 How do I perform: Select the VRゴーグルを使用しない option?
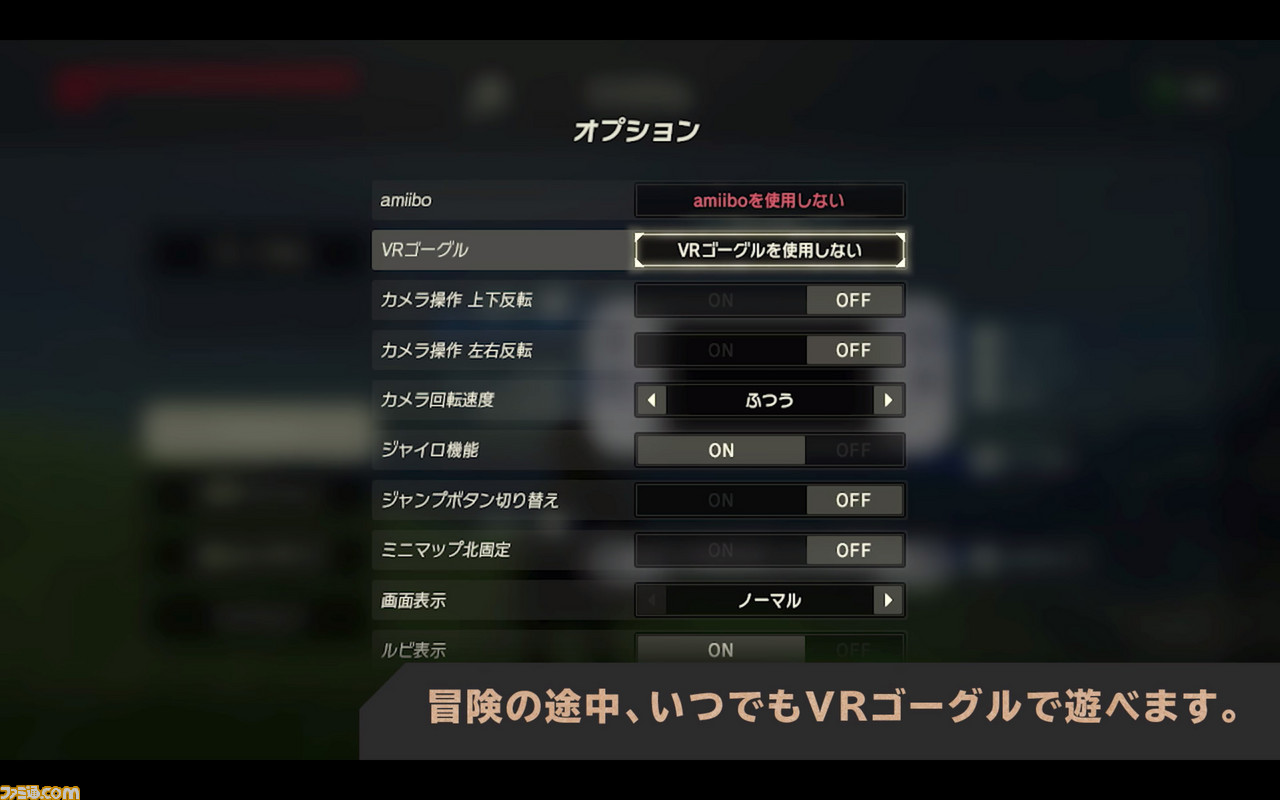click(x=769, y=250)
